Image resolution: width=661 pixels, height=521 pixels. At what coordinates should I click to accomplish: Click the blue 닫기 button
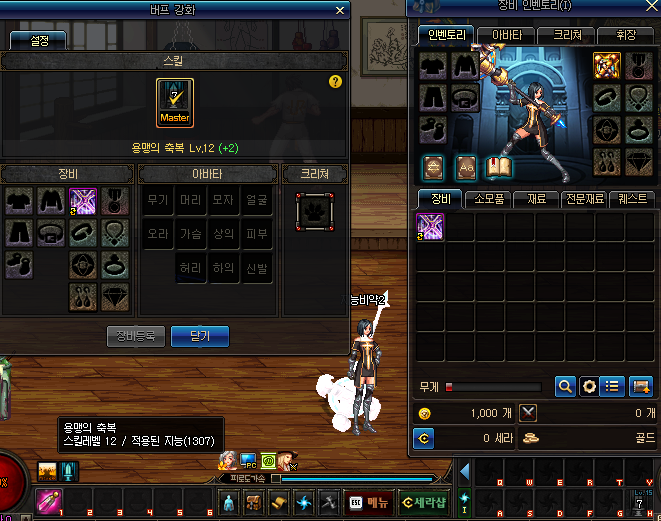[x=200, y=336]
